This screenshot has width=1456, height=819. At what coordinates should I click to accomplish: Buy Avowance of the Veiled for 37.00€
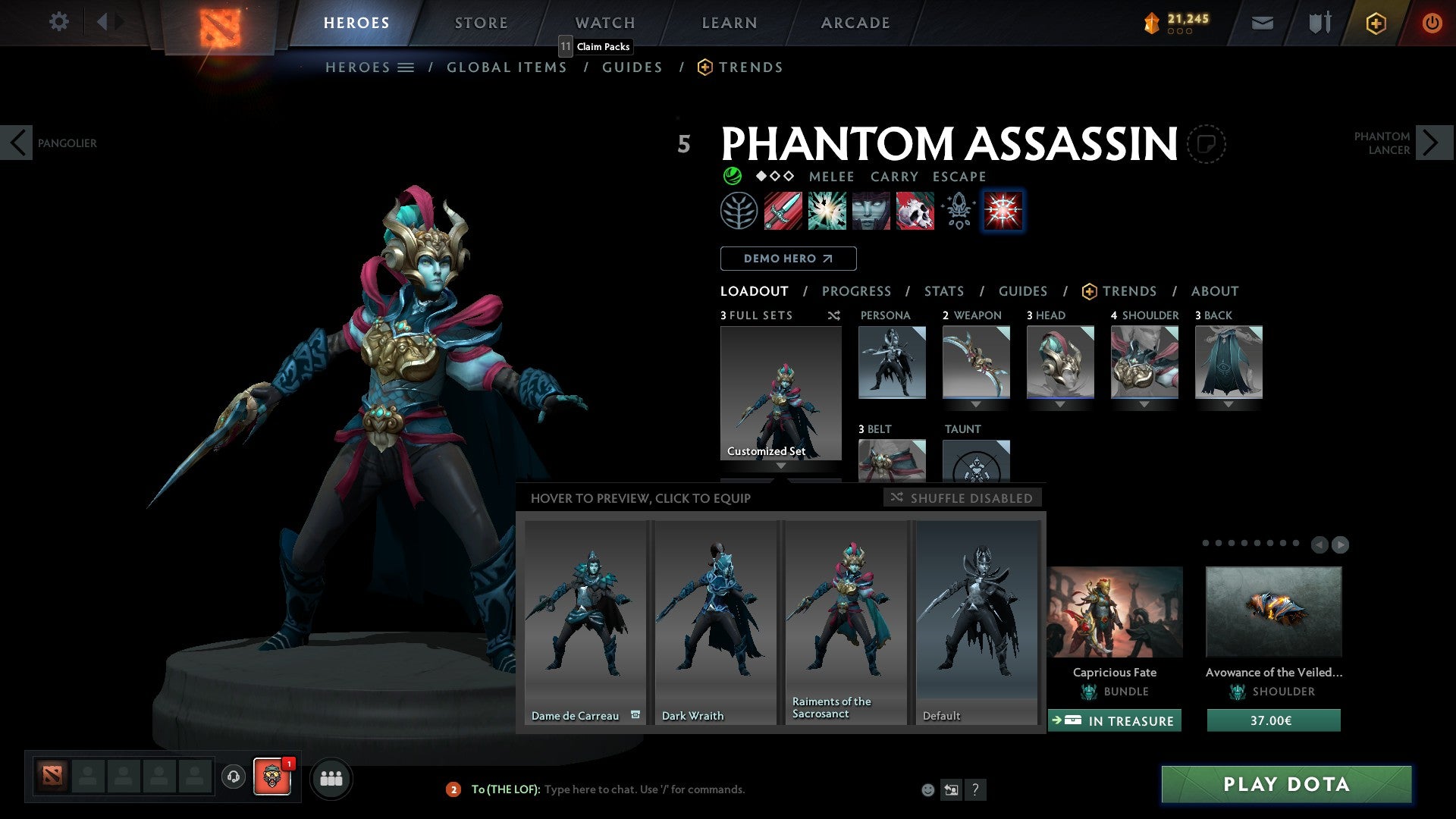(x=1273, y=720)
